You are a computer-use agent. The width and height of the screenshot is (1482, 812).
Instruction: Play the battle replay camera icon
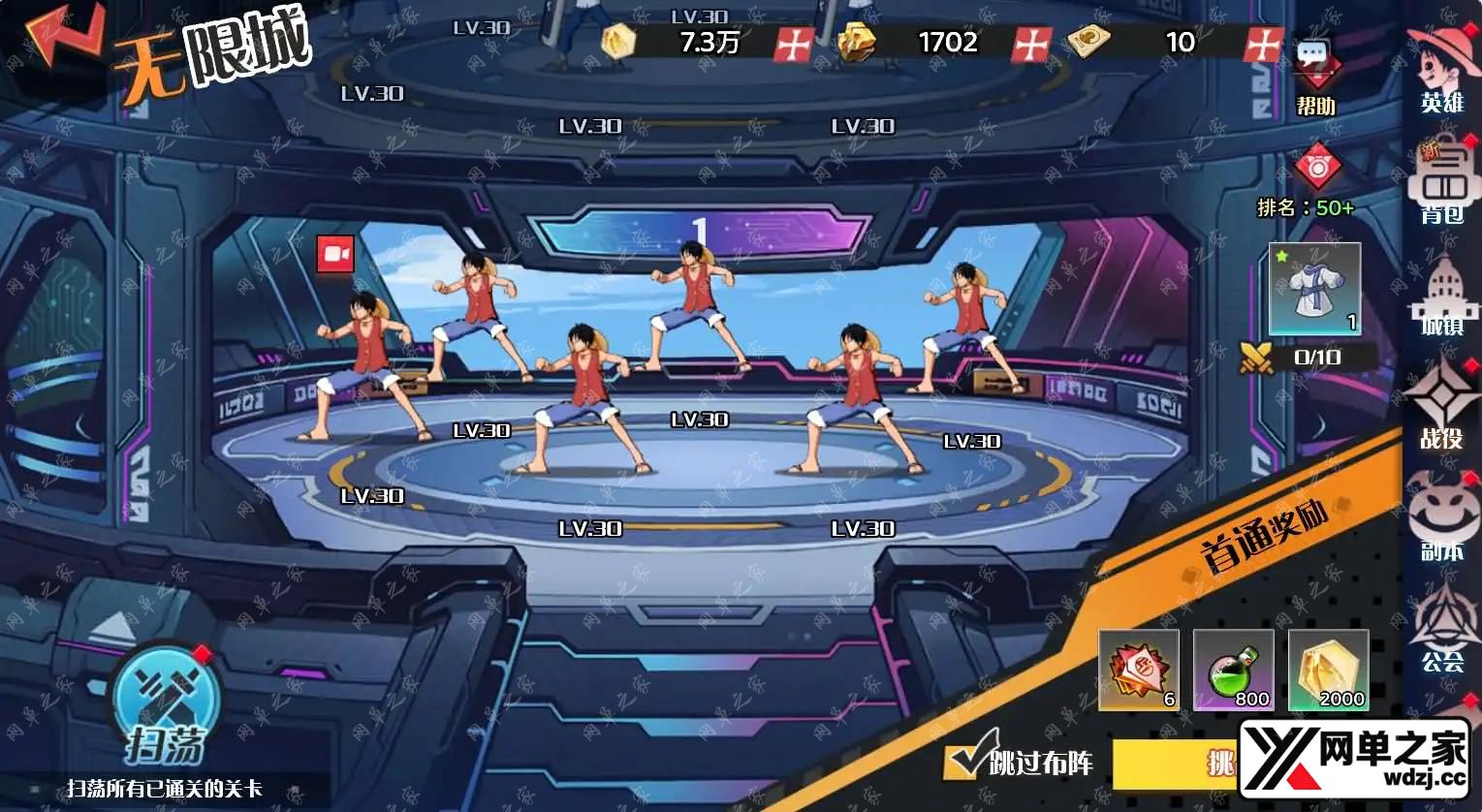click(335, 254)
